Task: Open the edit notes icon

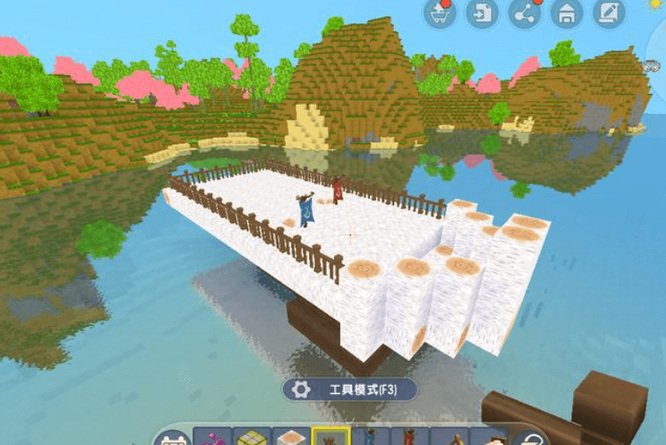Action: [x=608, y=14]
